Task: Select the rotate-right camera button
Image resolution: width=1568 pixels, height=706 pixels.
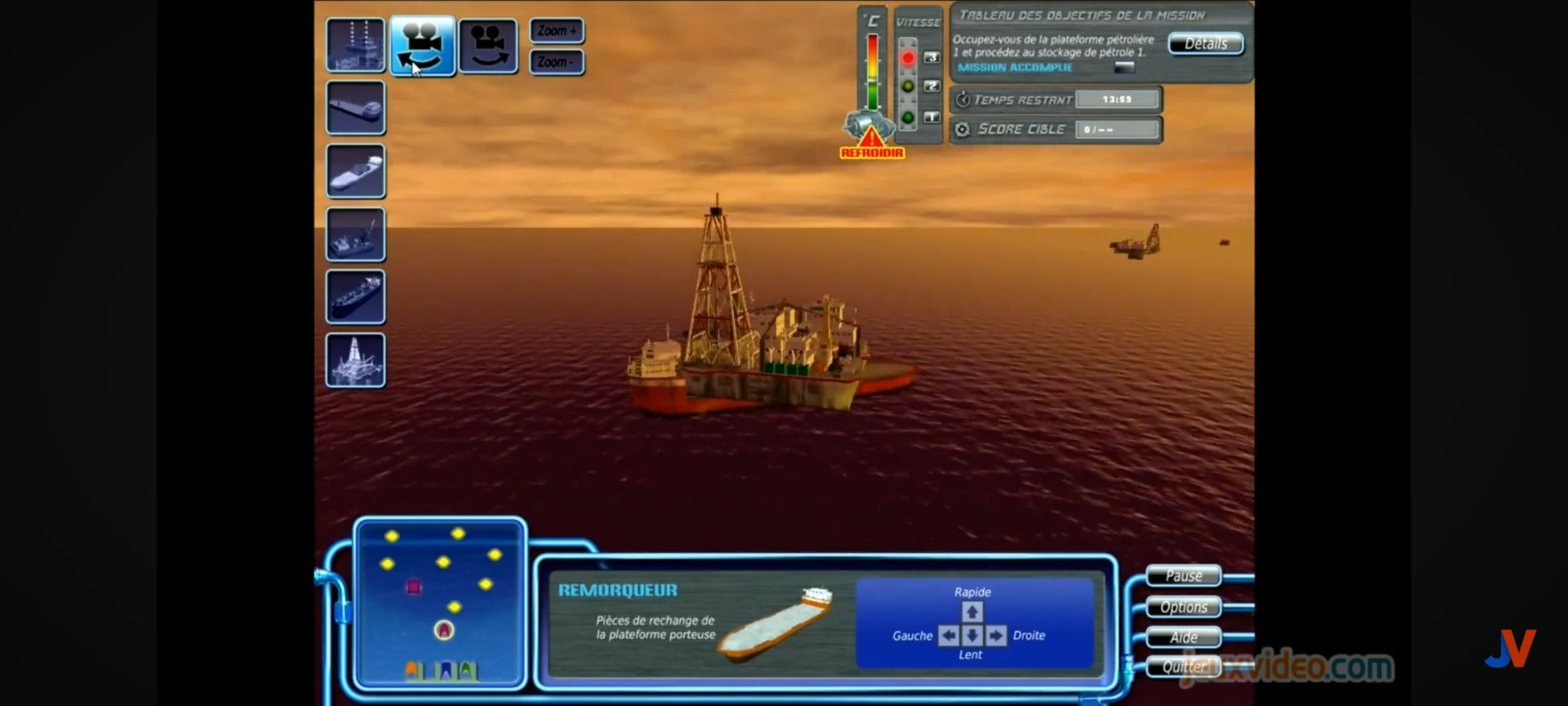Action: click(x=488, y=46)
